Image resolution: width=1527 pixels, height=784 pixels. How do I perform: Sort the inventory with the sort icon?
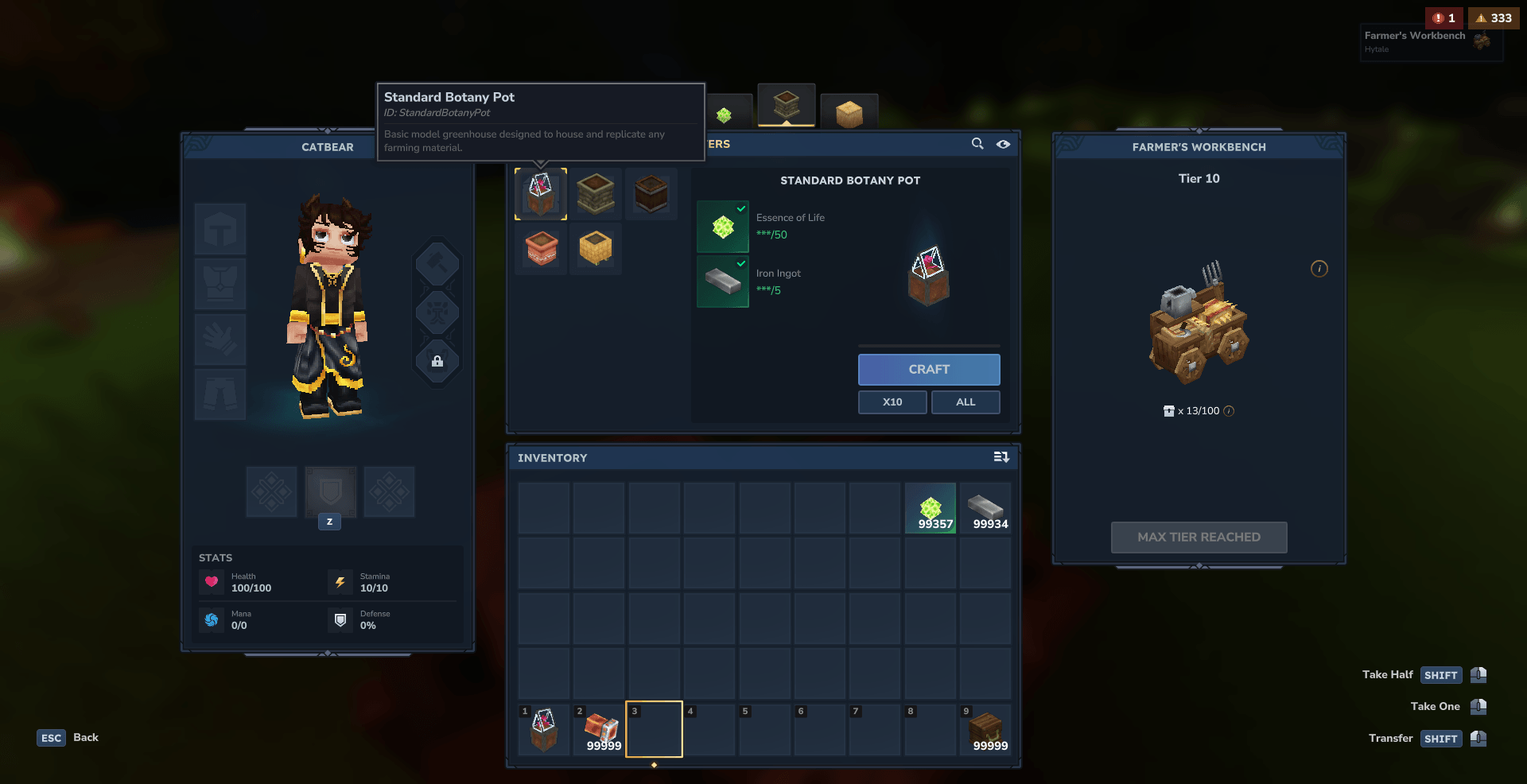pyautogui.click(x=1001, y=457)
